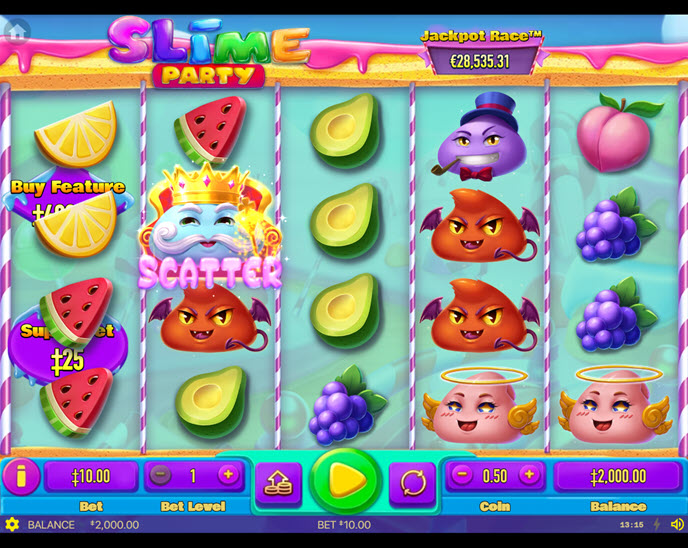This screenshot has height=548, width=688.
Task: Open the info paytable button
Action: pos(21,476)
